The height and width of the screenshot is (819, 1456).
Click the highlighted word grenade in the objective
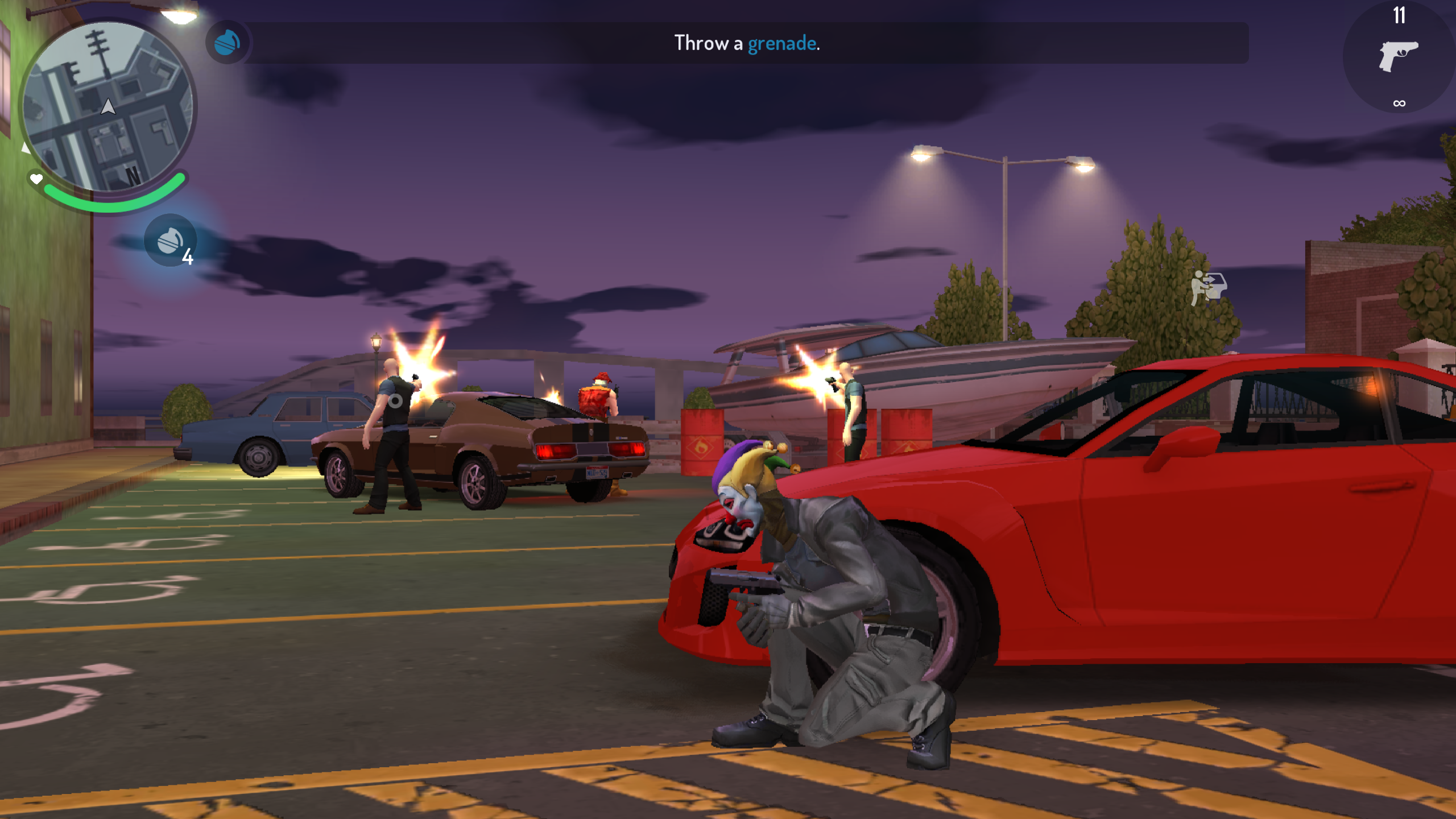[x=783, y=43]
